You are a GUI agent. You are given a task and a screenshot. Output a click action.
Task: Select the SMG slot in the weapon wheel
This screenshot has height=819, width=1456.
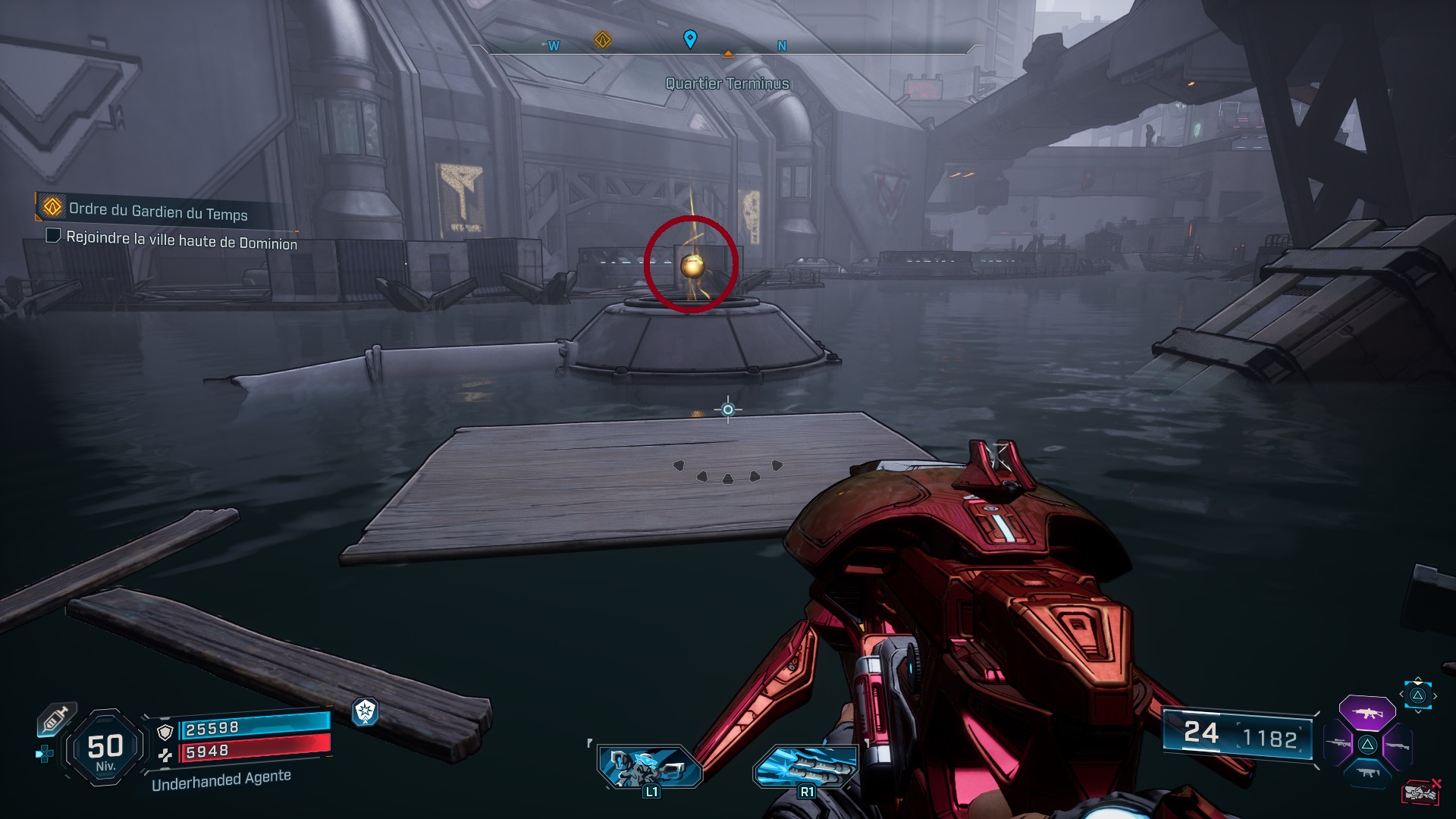(1368, 772)
